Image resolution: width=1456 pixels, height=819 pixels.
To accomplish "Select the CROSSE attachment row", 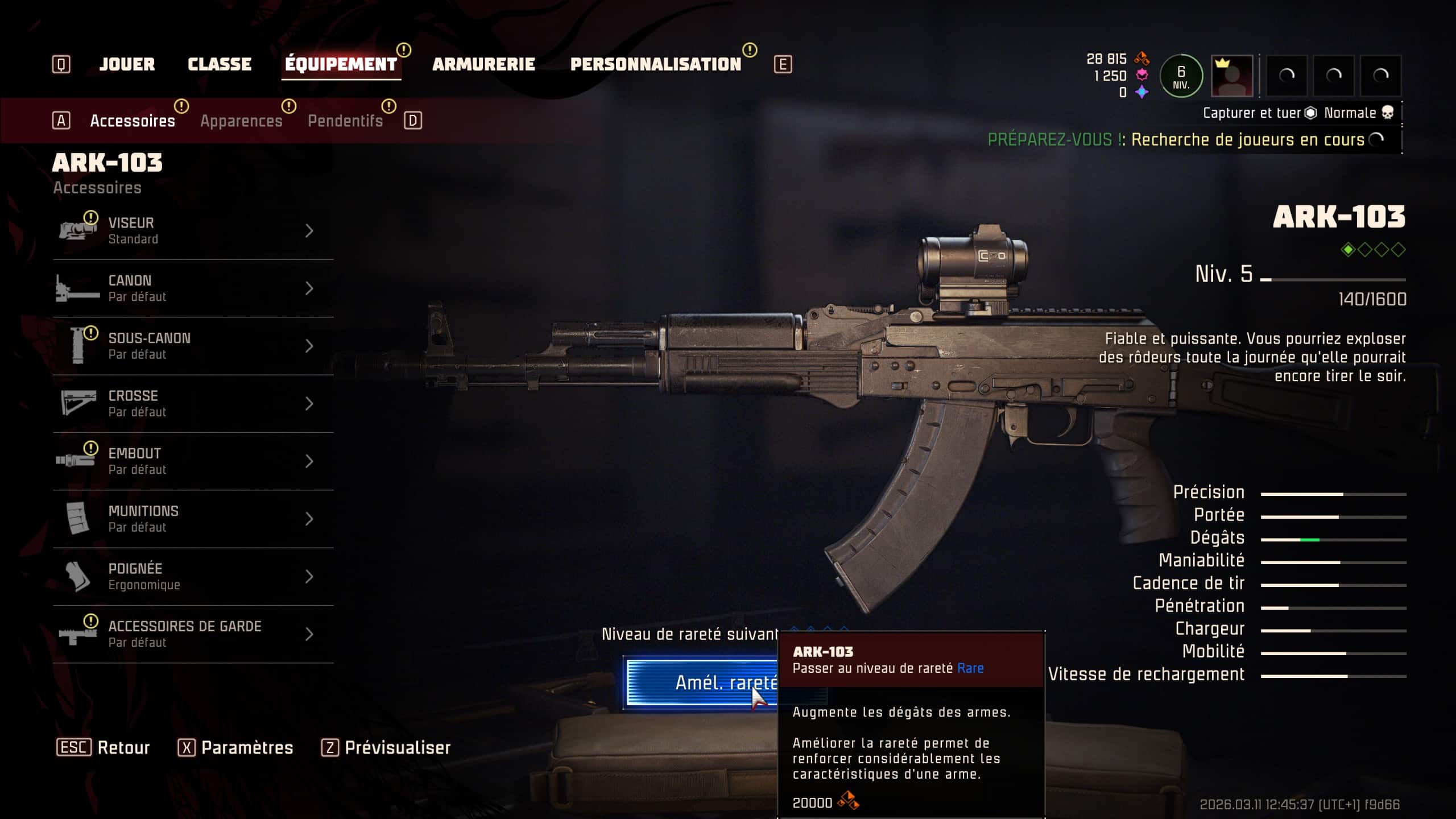I will click(x=193, y=403).
